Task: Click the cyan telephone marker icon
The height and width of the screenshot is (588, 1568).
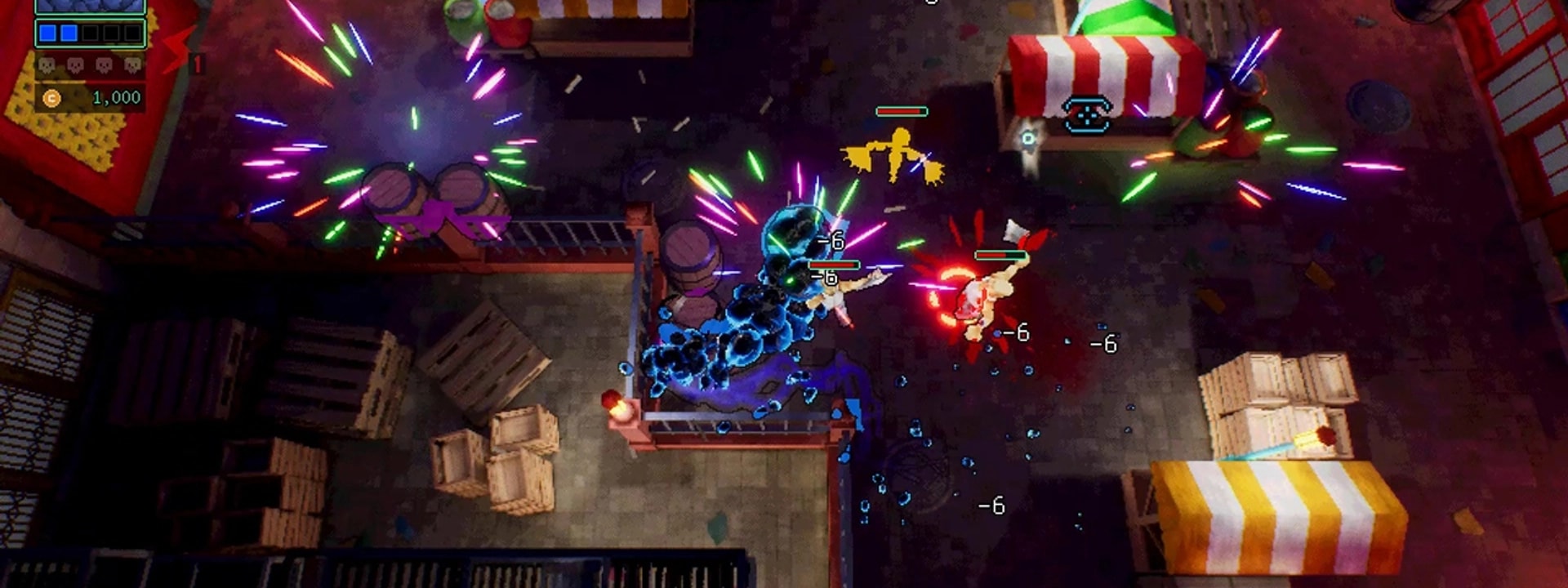Action: (1087, 114)
